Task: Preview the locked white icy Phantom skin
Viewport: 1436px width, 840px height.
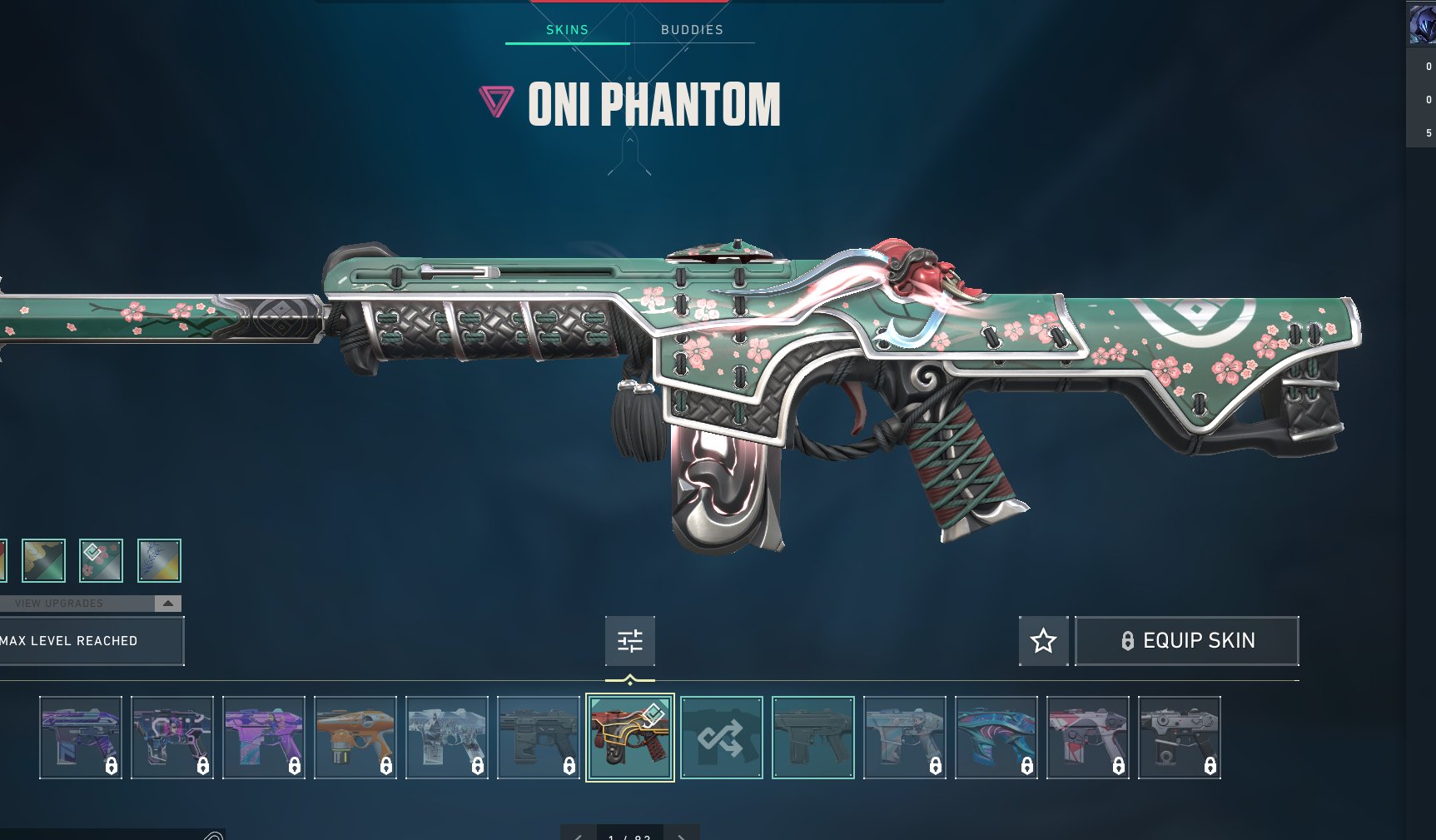Action: (447, 737)
